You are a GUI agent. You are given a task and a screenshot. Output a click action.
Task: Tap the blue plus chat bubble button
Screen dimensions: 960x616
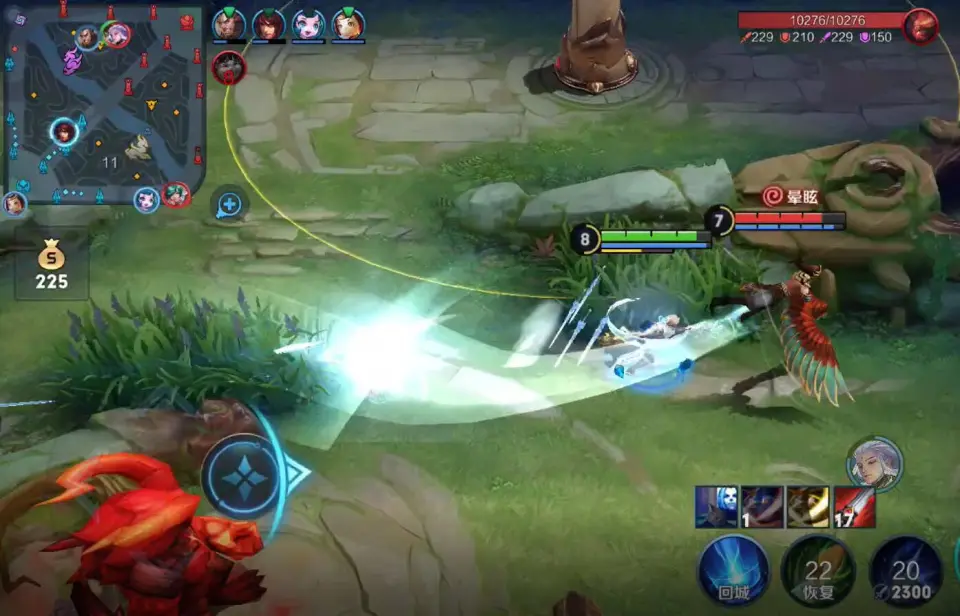click(229, 205)
